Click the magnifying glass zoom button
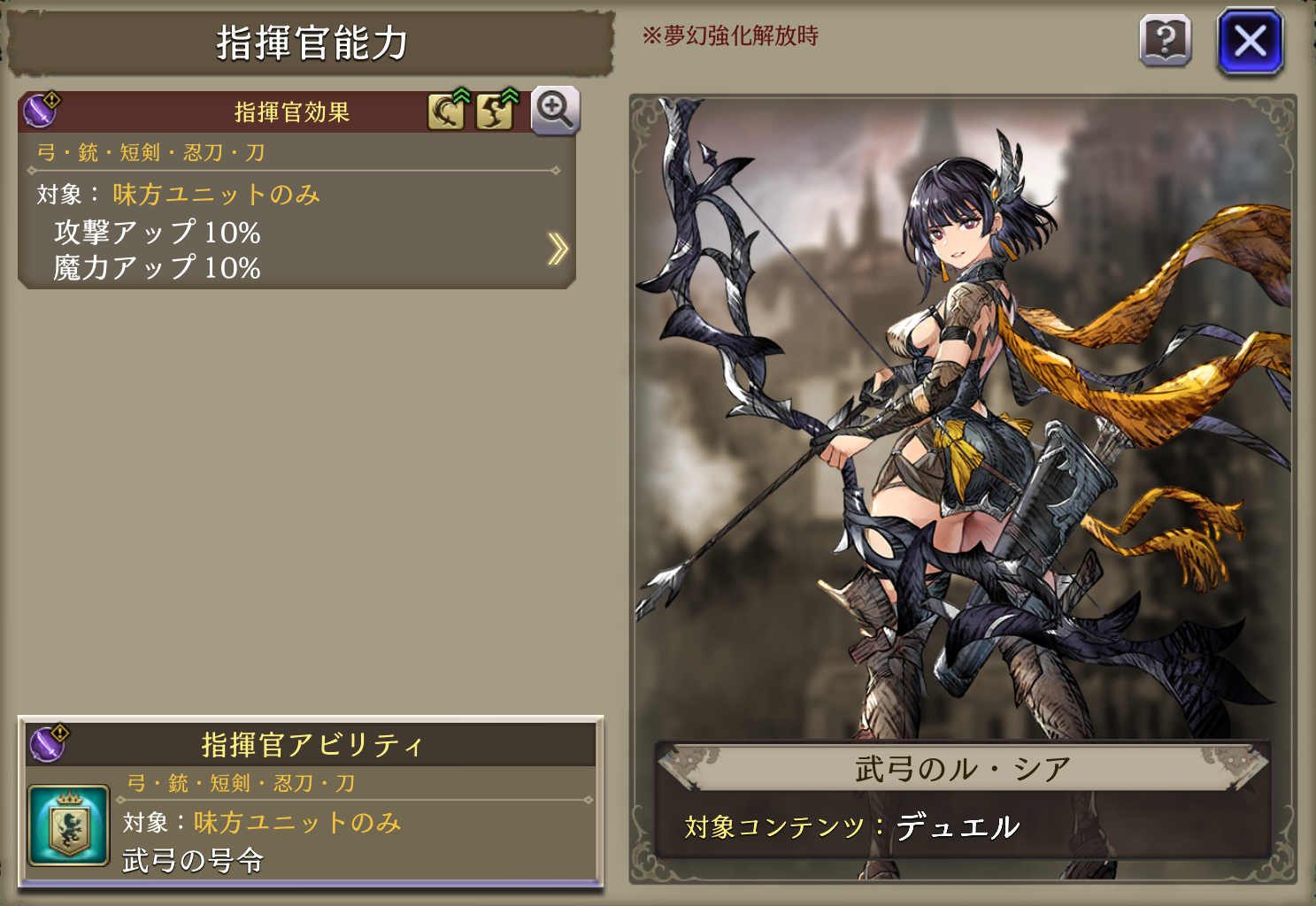The height and width of the screenshot is (906, 1316). pos(555,111)
